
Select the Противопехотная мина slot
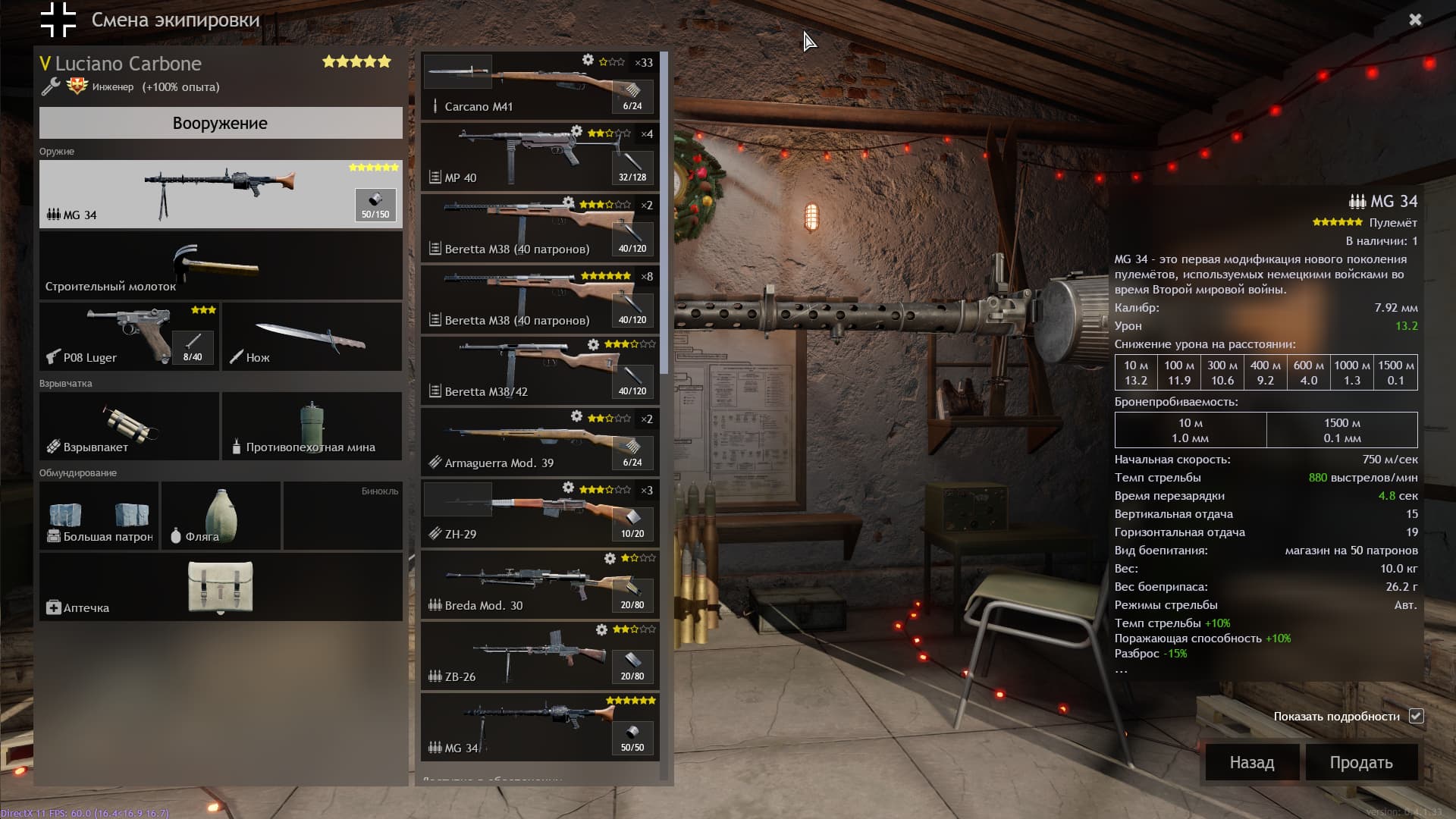point(312,426)
